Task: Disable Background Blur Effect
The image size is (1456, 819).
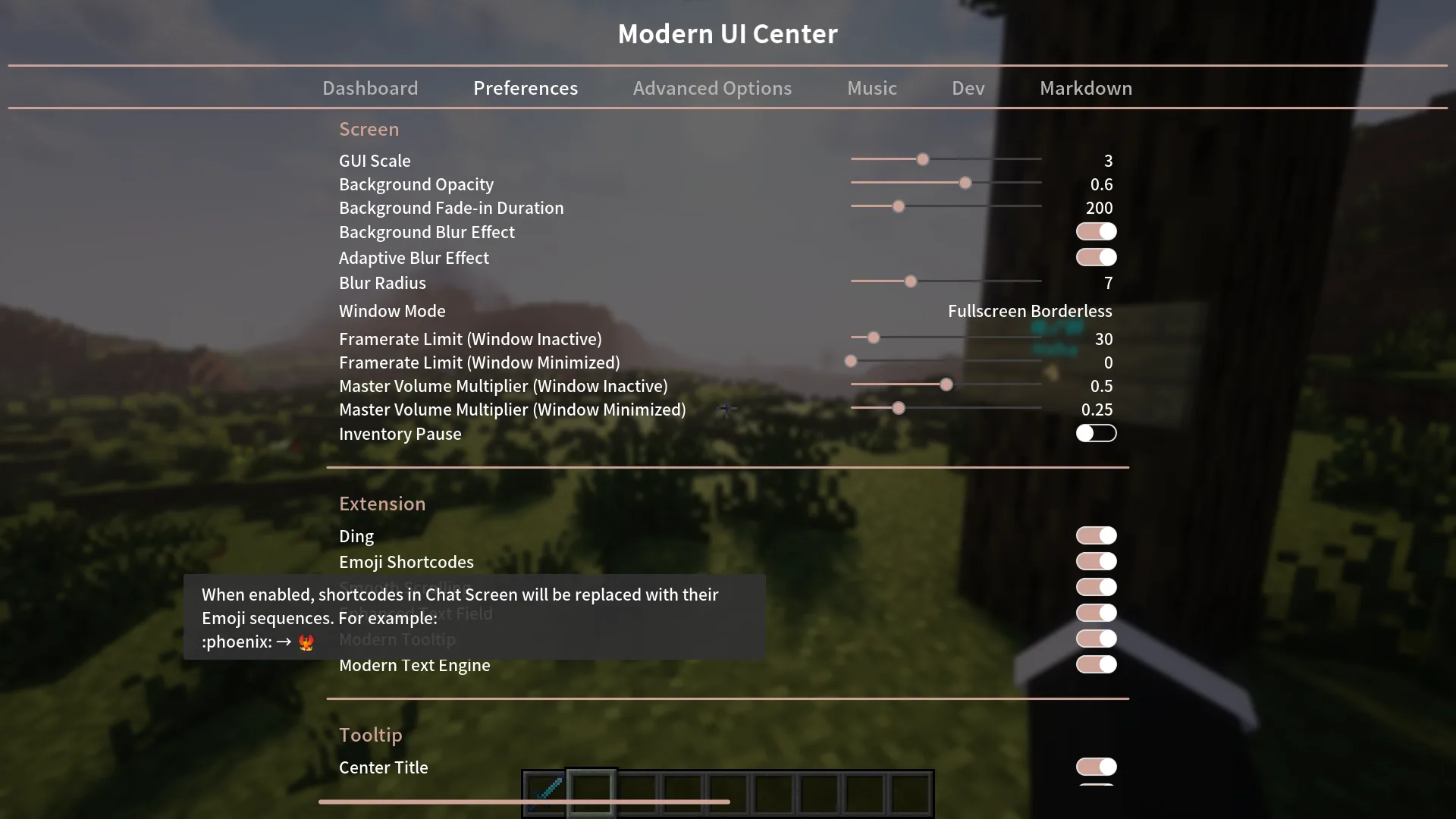Action: 1096,231
